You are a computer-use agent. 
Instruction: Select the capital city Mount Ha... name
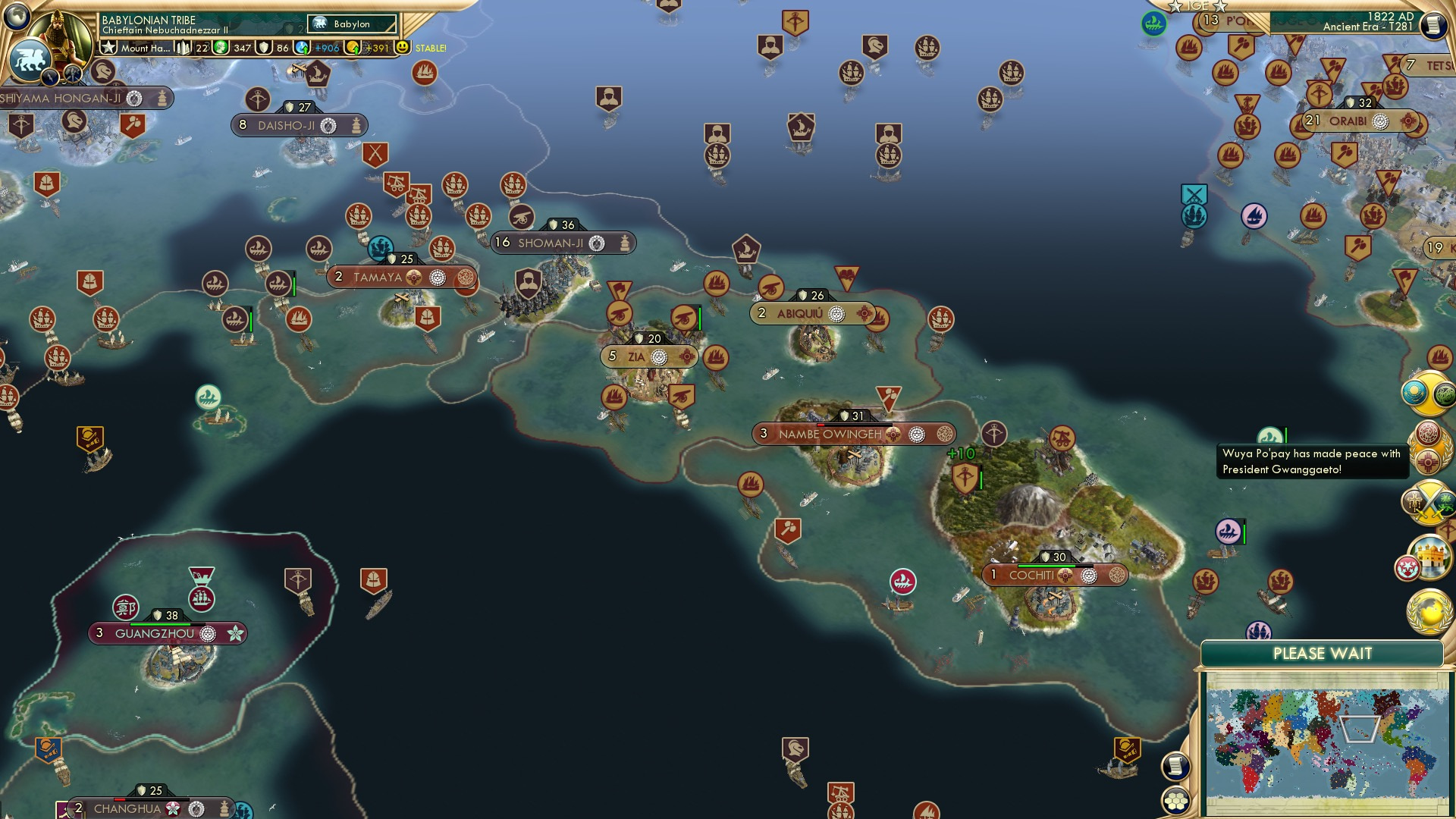tap(144, 49)
